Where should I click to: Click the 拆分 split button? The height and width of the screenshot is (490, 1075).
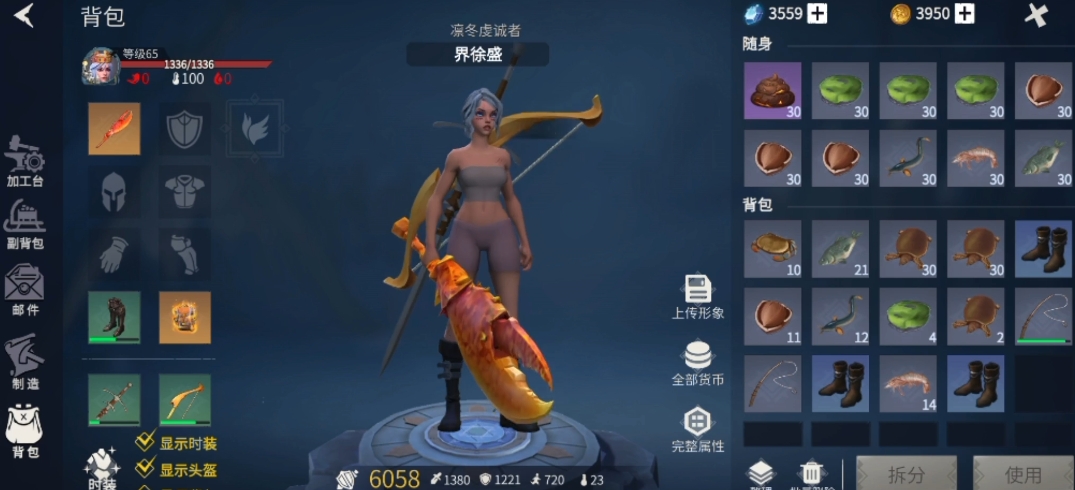coord(906,474)
